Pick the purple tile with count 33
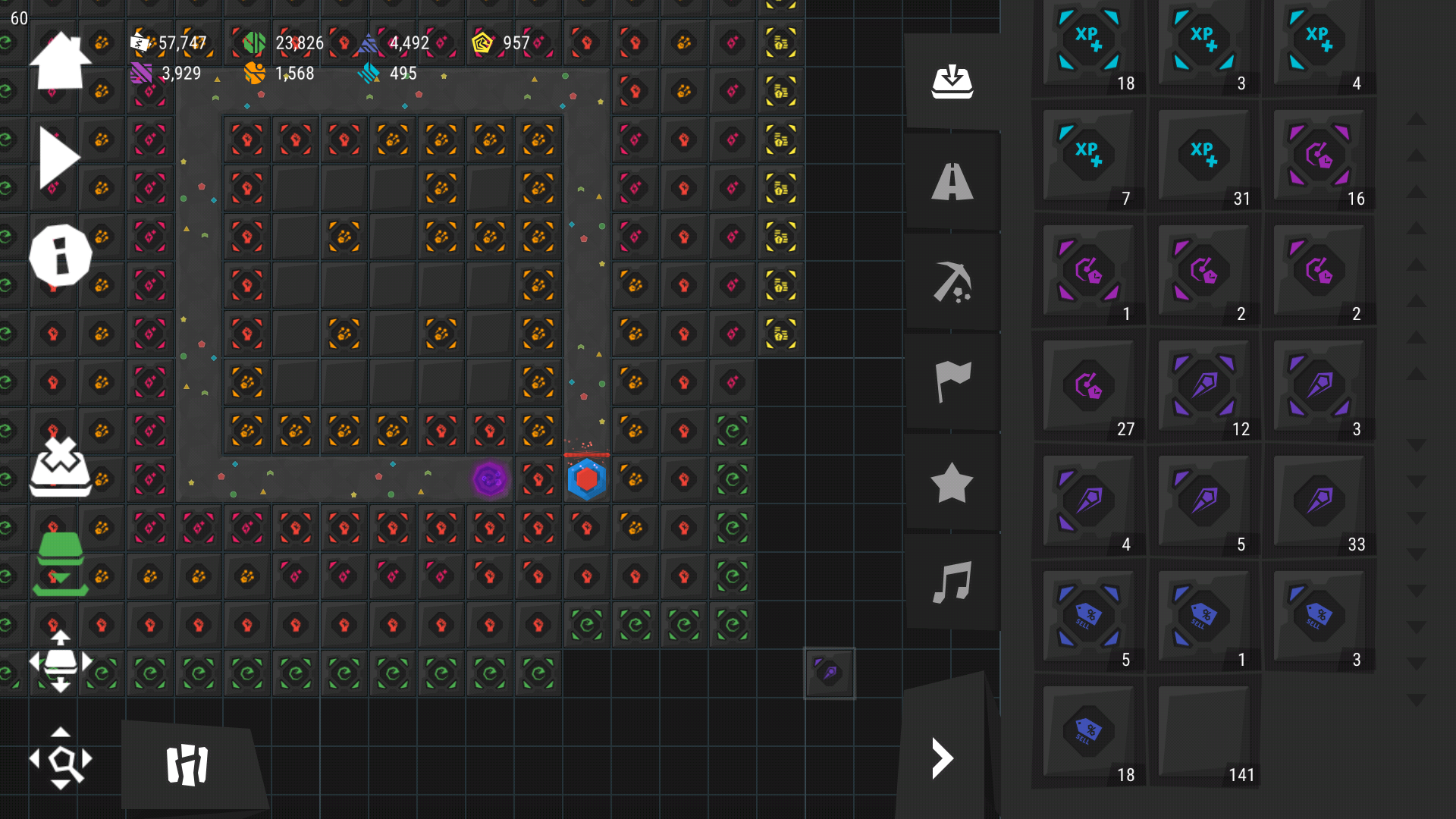This screenshot has width=1456, height=819. pyautogui.click(x=1319, y=504)
